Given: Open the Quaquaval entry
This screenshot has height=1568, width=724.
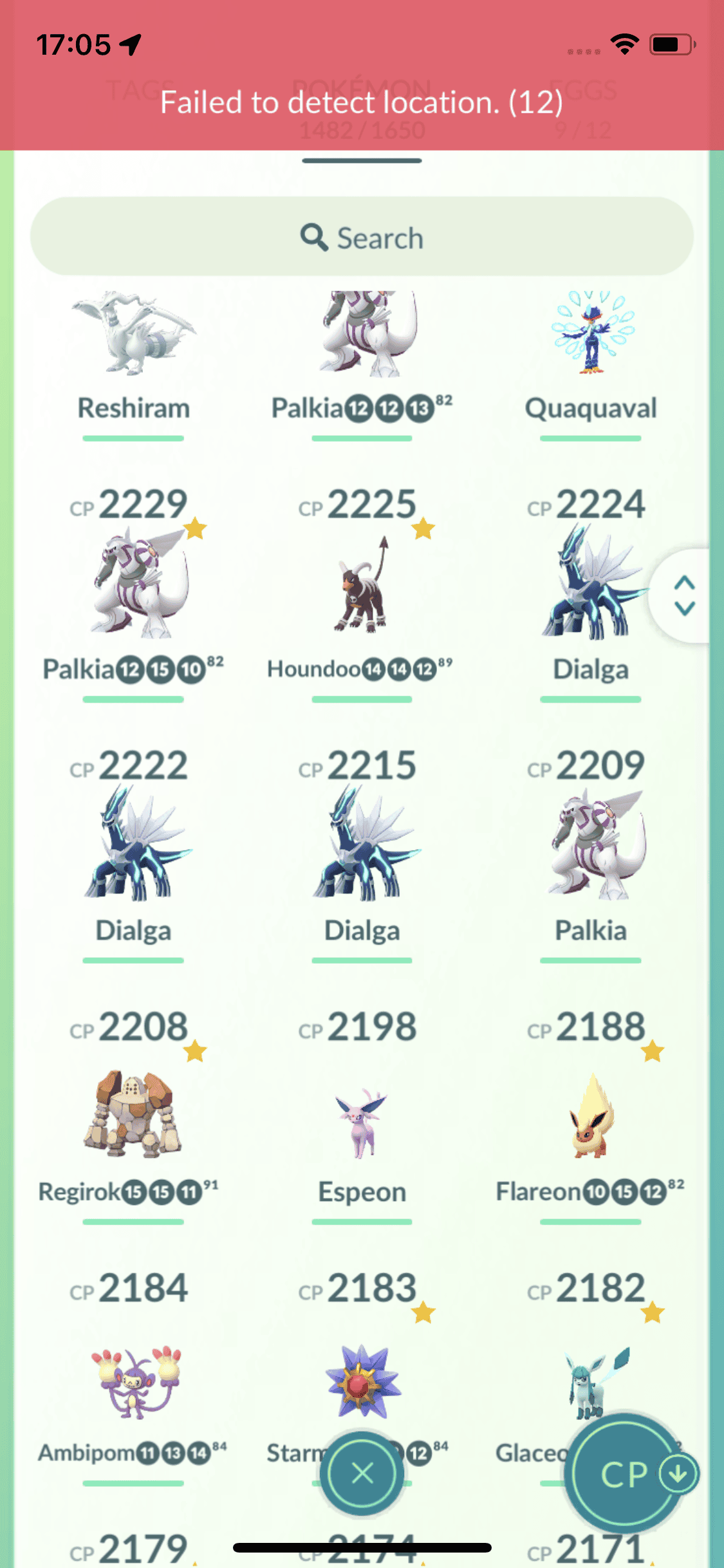Looking at the screenshot, I should coord(591,348).
